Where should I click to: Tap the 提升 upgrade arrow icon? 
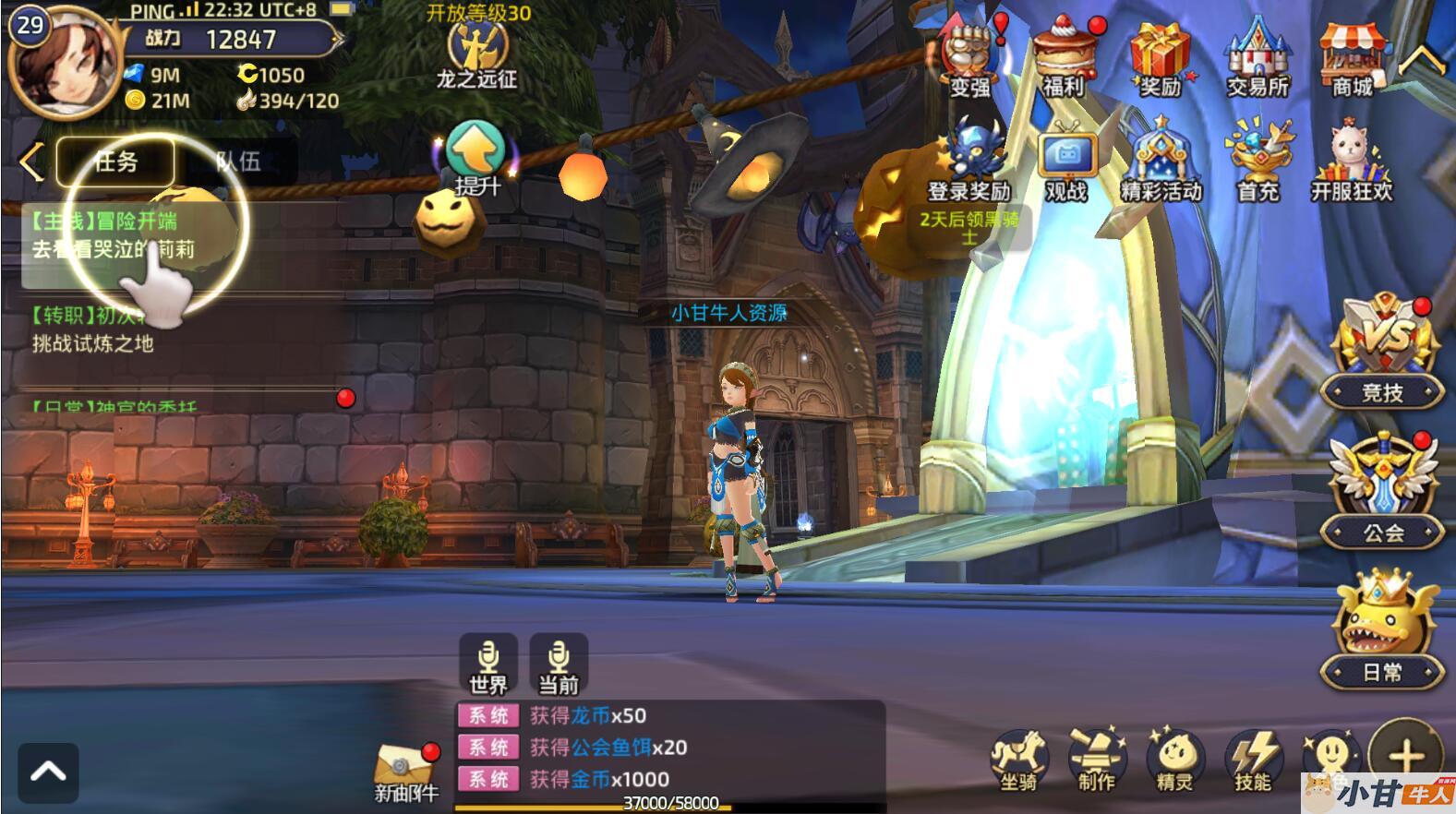pos(475,152)
